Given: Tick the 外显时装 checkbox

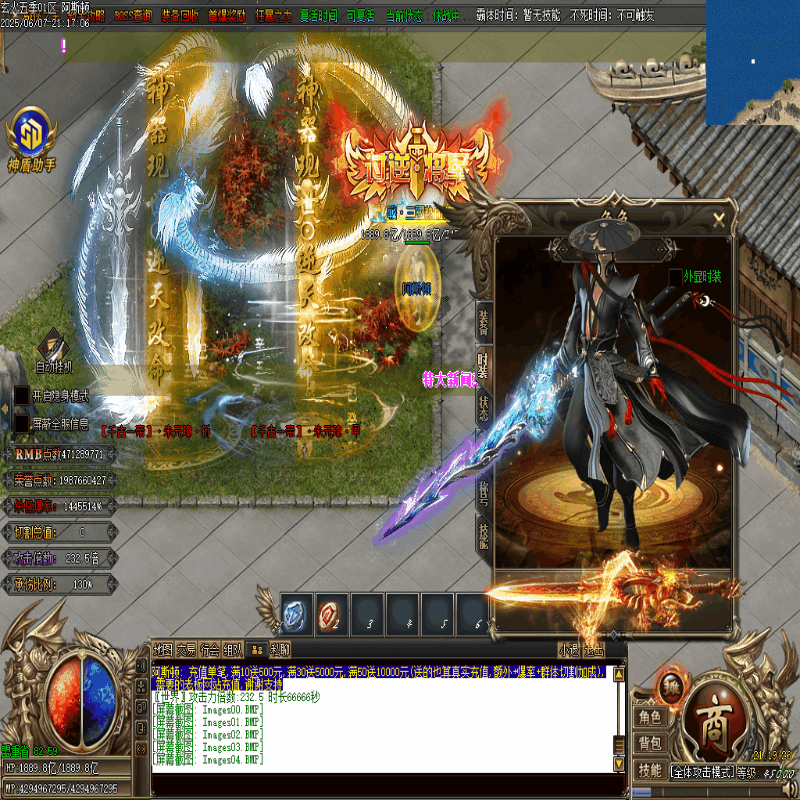Looking at the screenshot, I should [x=675, y=277].
